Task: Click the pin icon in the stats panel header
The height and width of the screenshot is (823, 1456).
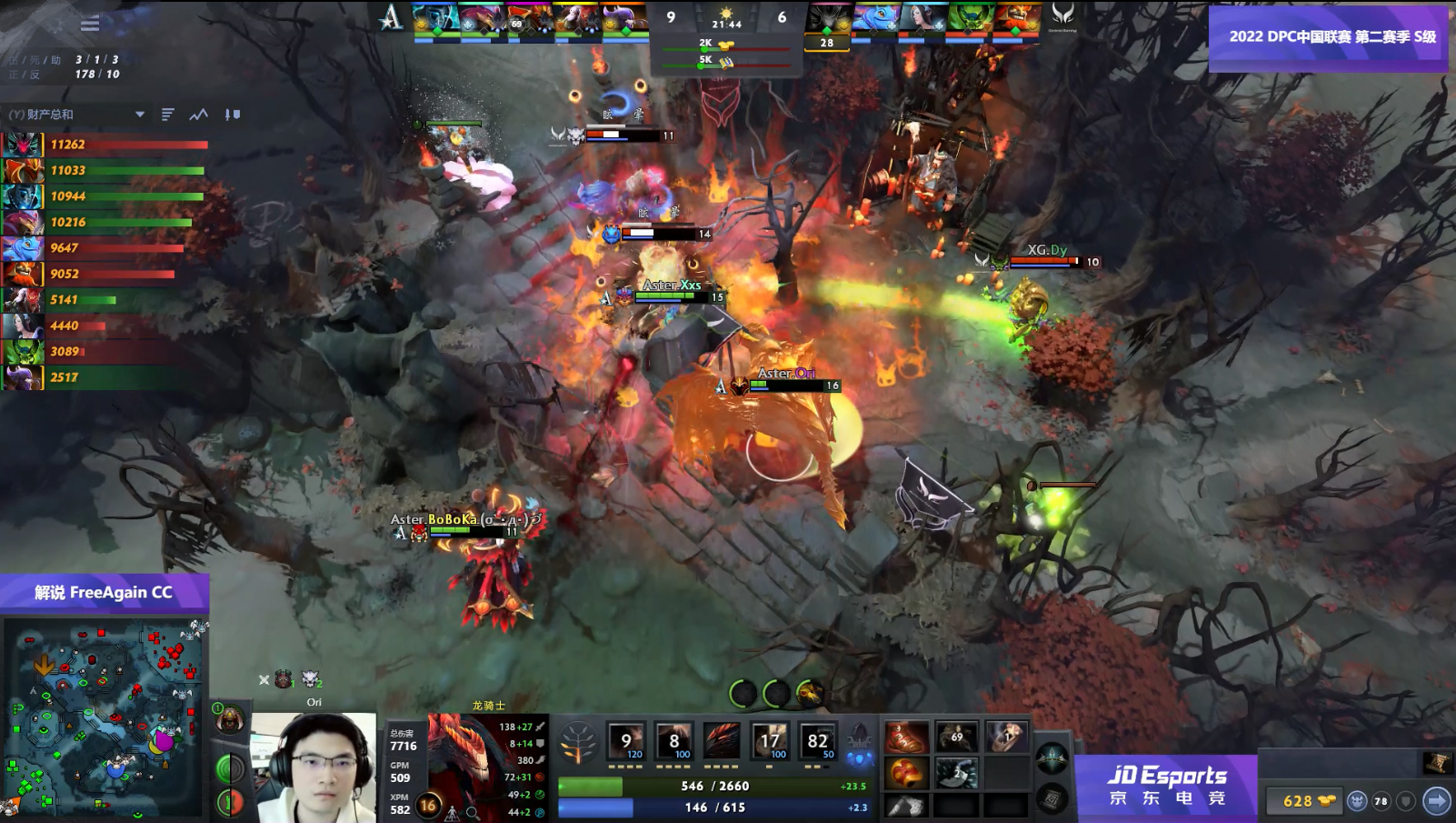Action: (x=233, y=114)
